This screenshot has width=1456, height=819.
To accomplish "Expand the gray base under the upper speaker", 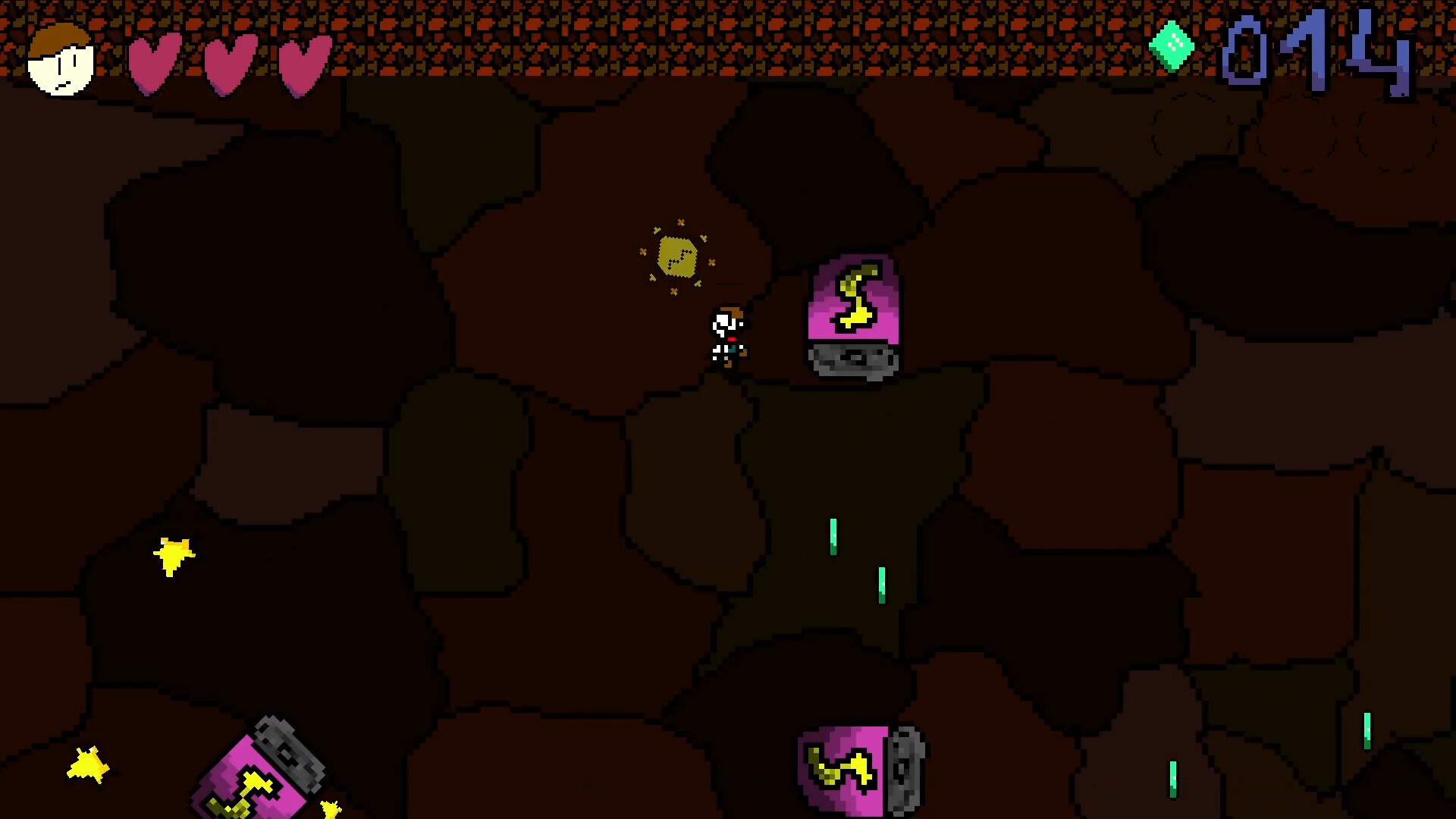I will (x=853, y=360).
